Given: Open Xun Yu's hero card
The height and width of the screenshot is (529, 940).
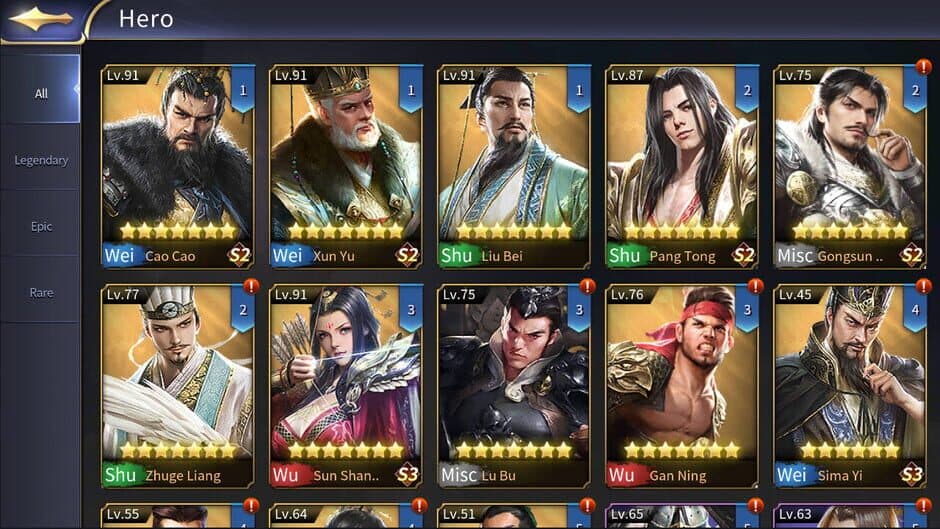Looking at the screenshot, I should [x=346, y=165].
